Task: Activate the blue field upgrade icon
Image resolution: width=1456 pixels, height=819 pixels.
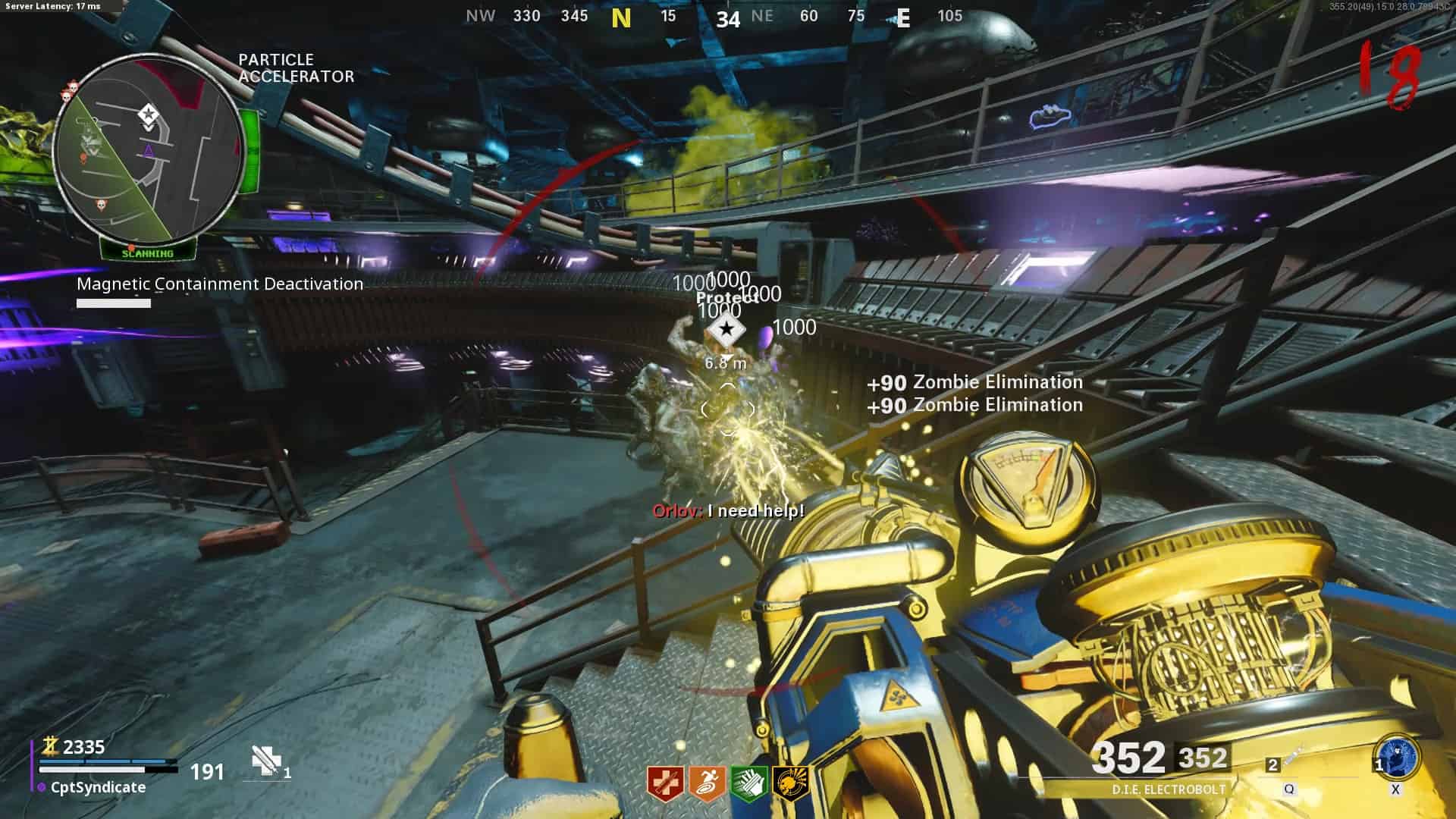Action: pyautogui.click(x=1396, y=758)
